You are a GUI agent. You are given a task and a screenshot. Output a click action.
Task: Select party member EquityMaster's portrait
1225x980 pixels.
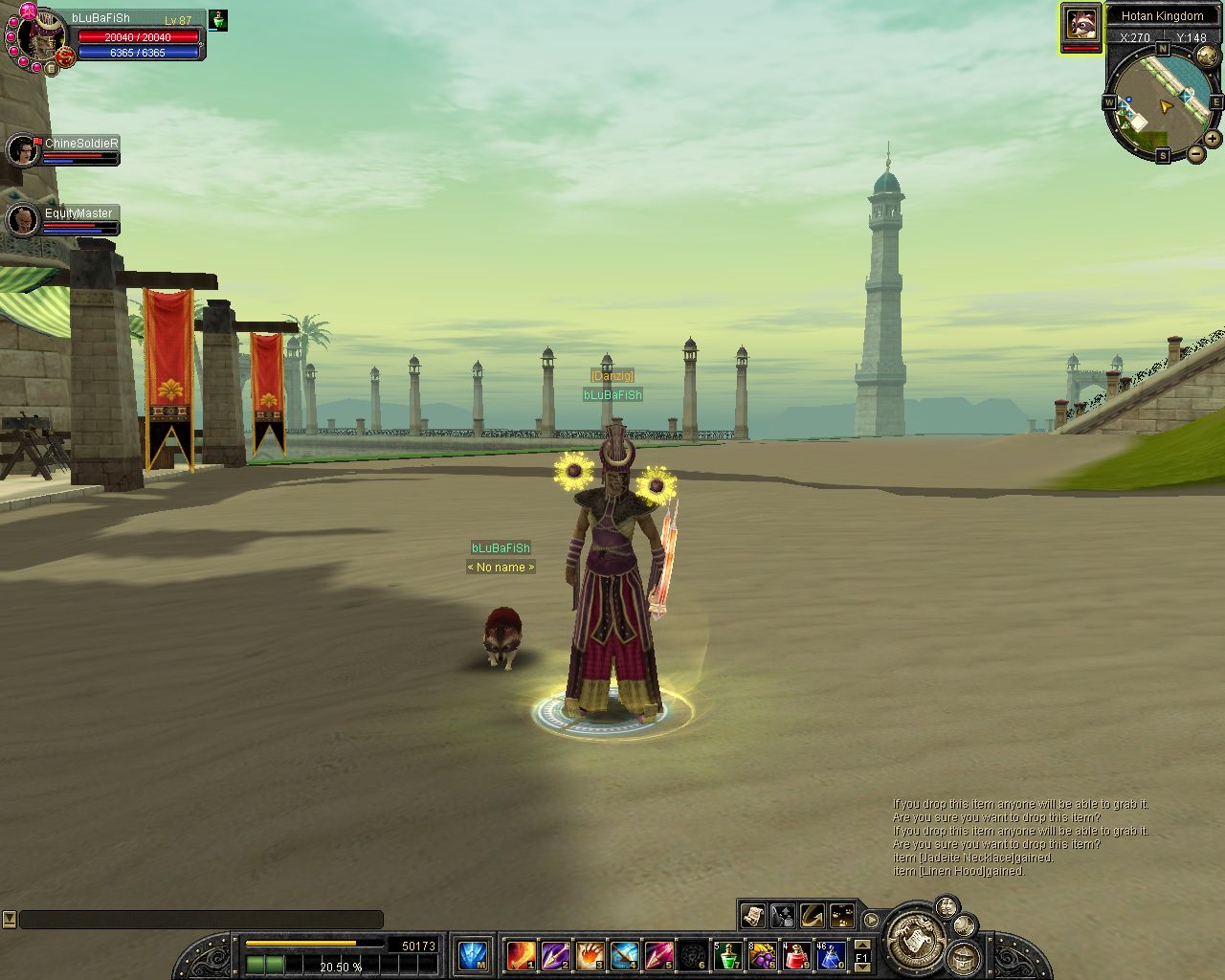point(23,220)
